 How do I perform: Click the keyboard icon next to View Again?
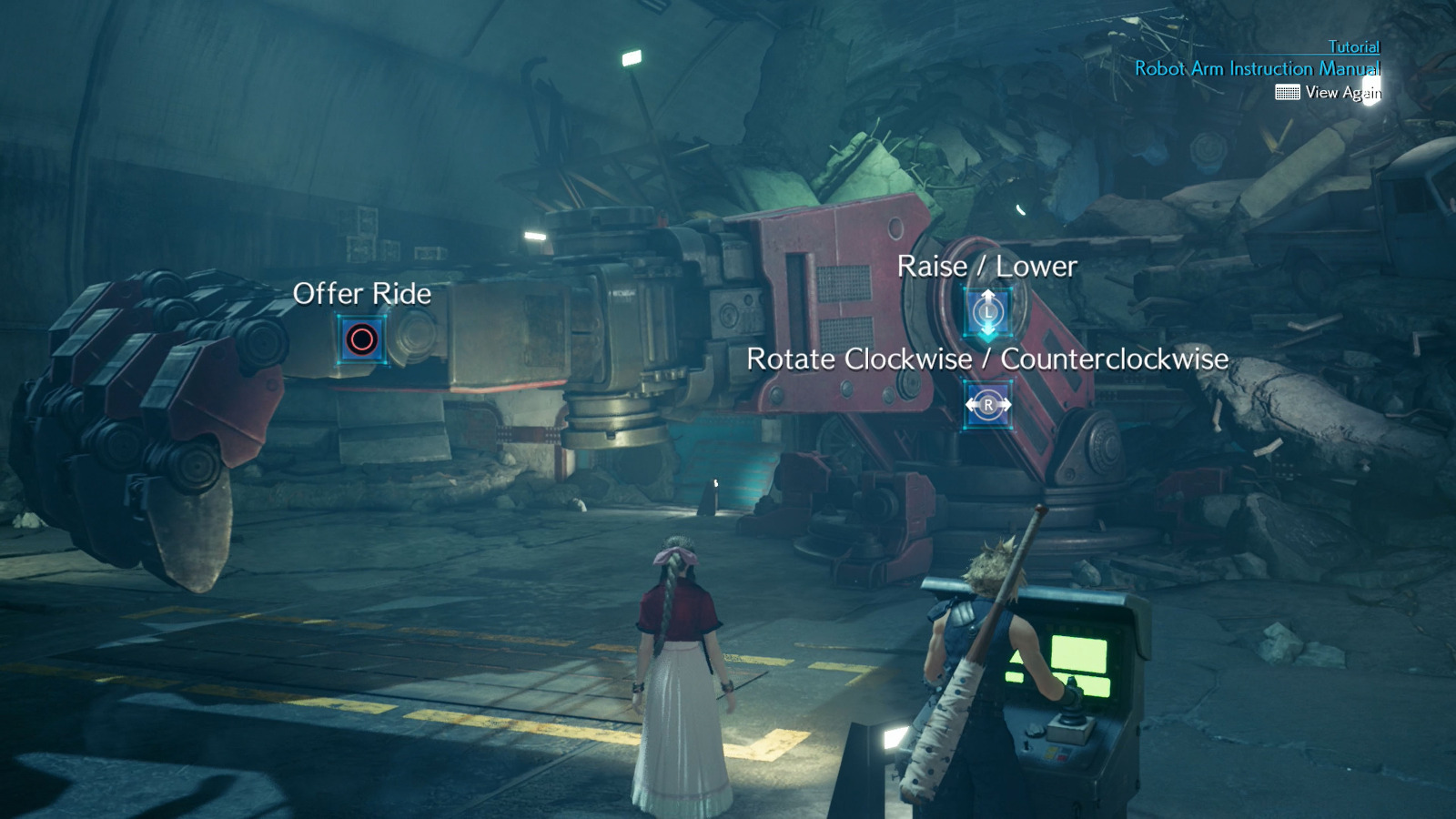pyautogui.click(x=1286, y=92)
